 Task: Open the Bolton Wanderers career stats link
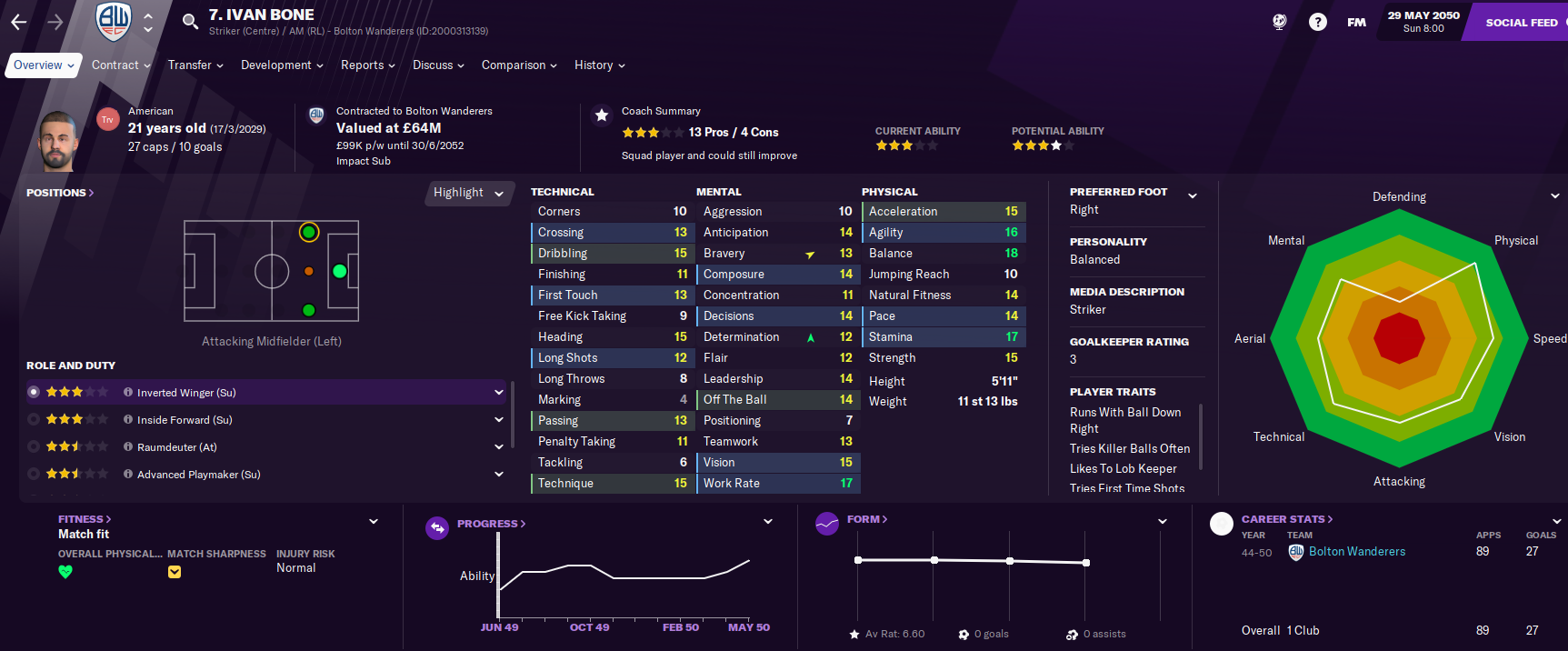click(x=1356, y=552)
